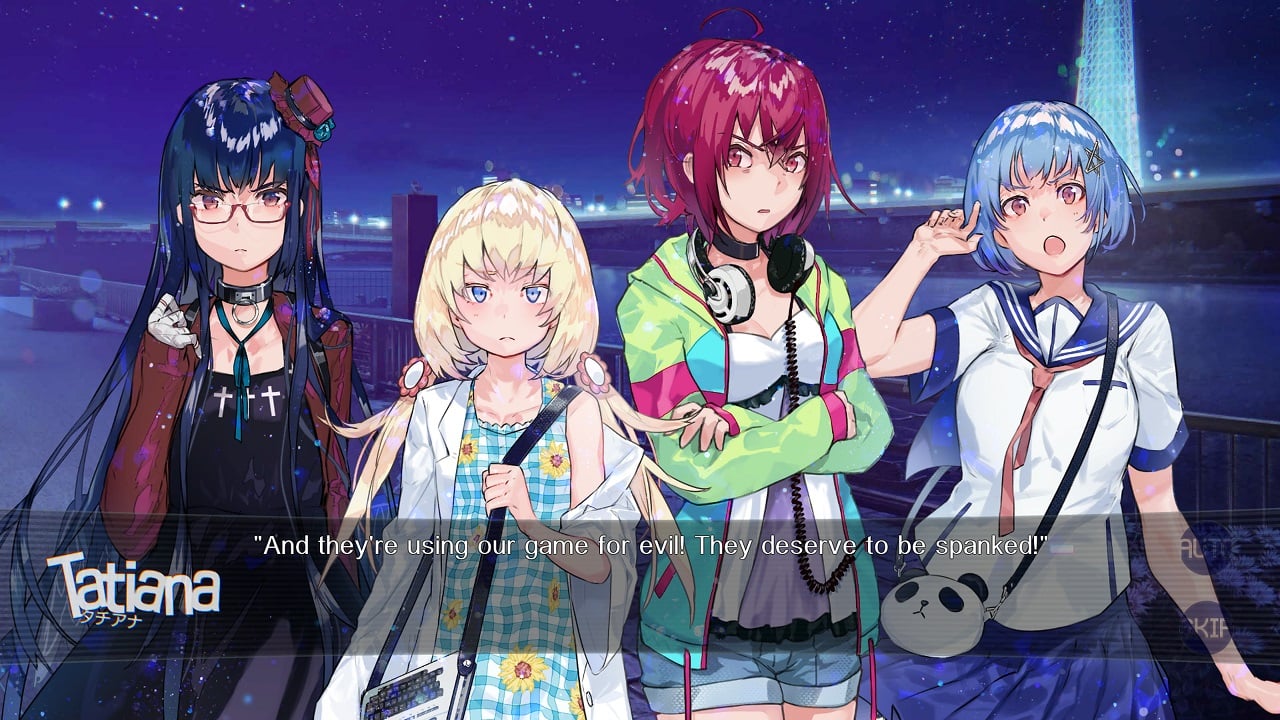Toggle the AUTO dialogue advance button

tap(1210, 548)
